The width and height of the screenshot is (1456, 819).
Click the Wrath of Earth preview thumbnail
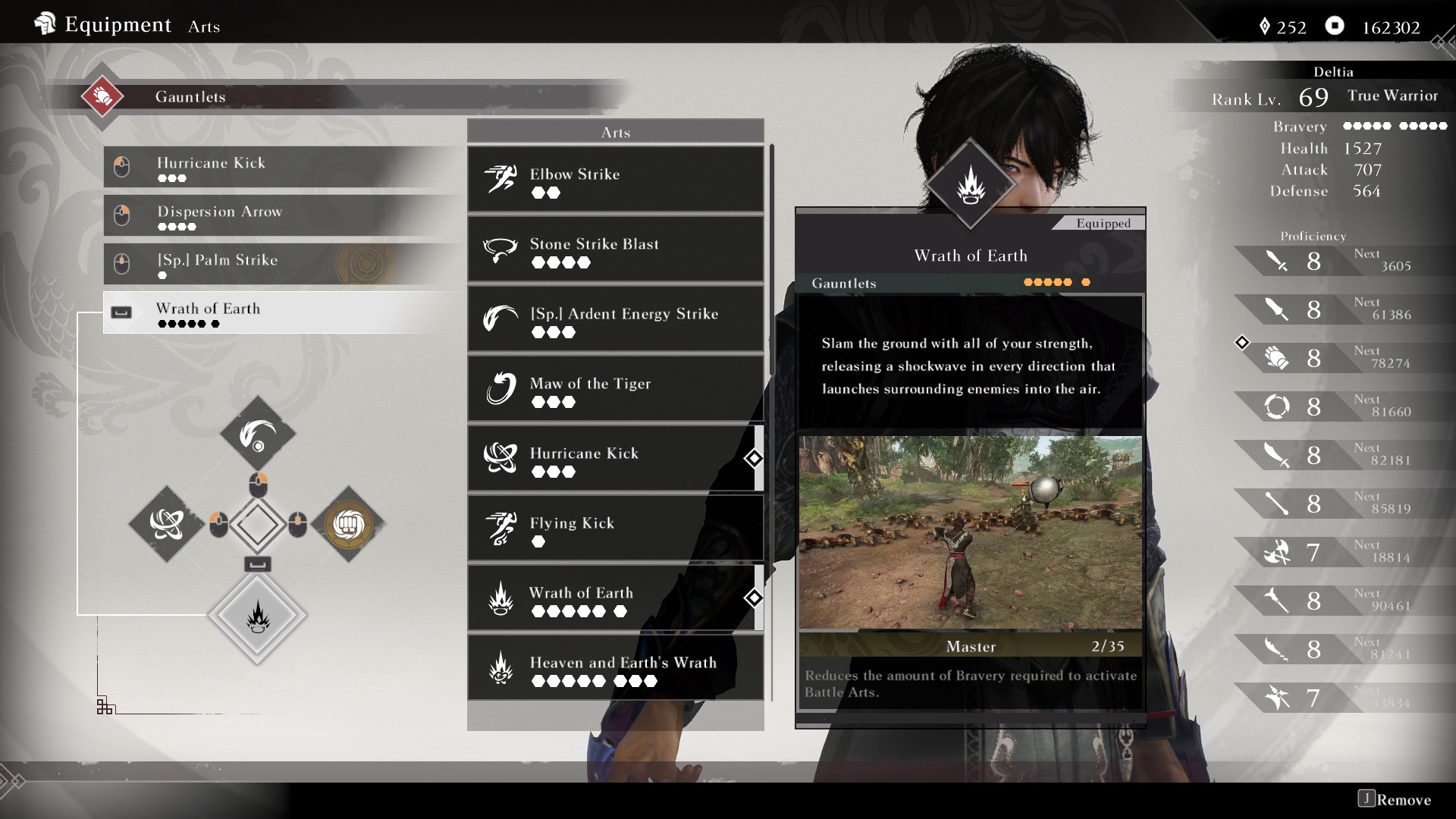point(970,532)
